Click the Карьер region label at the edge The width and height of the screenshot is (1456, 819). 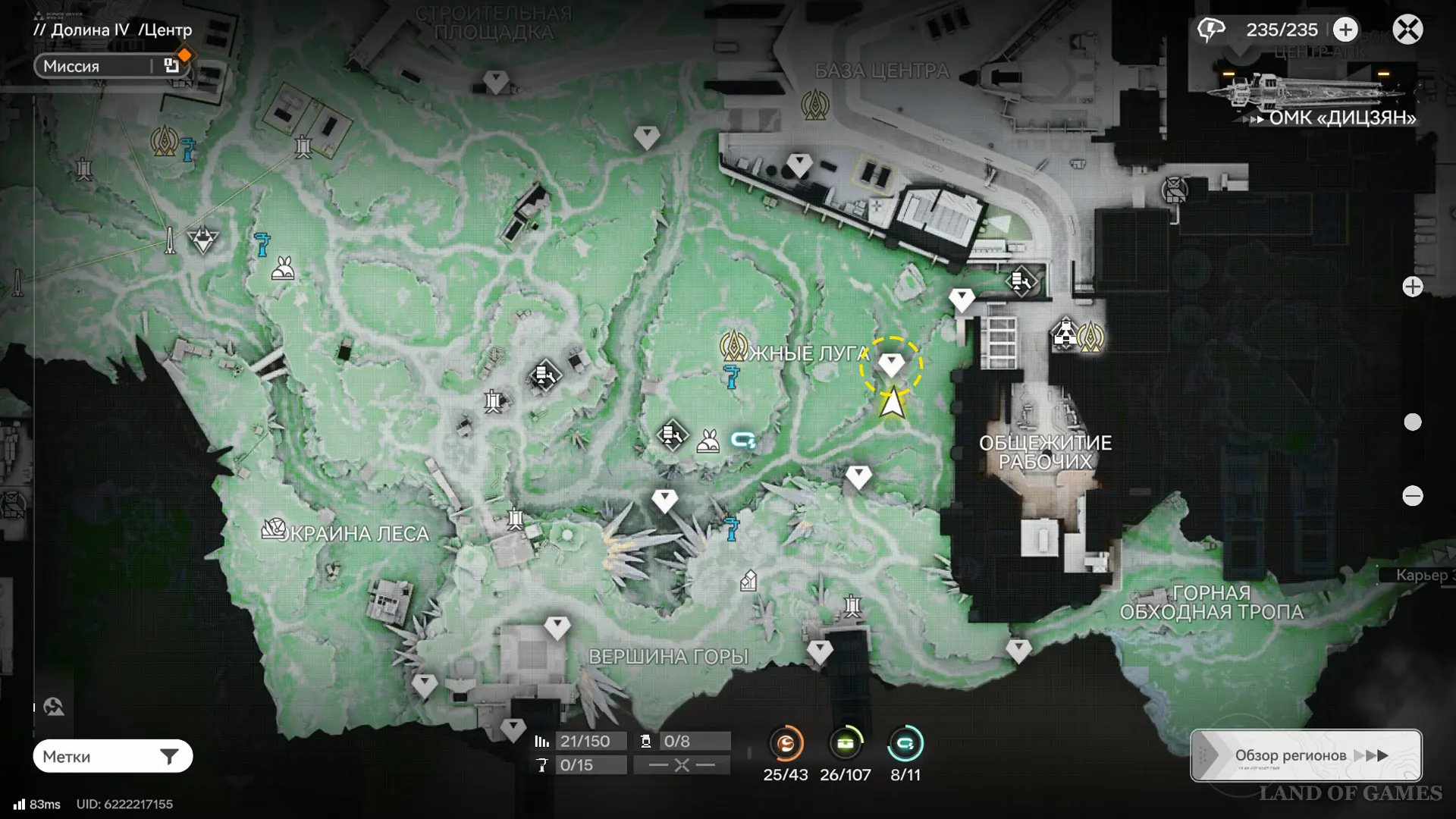pyautogui.click(x=1422, y=575)
